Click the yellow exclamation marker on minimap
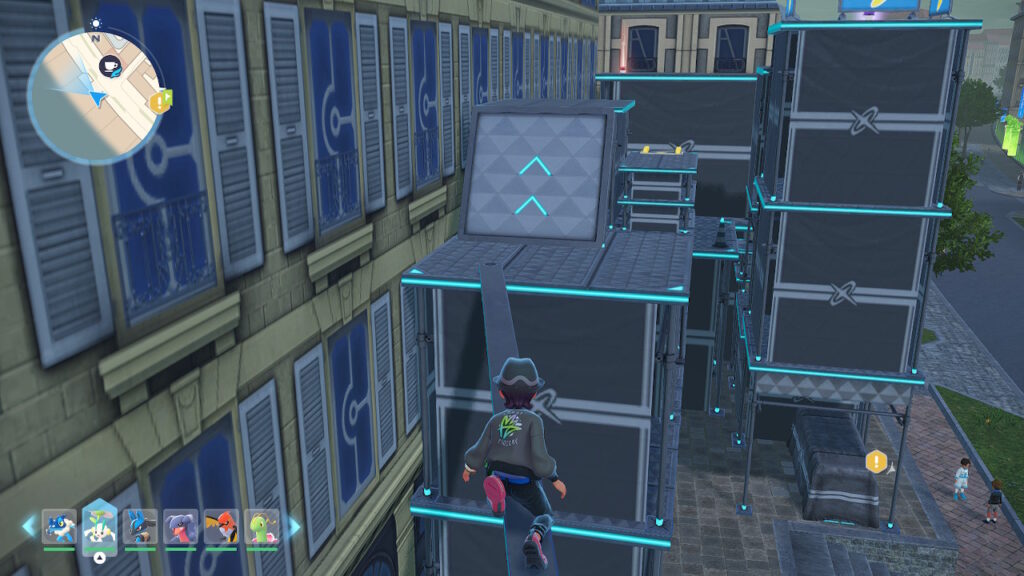 [x=158, y=101]
